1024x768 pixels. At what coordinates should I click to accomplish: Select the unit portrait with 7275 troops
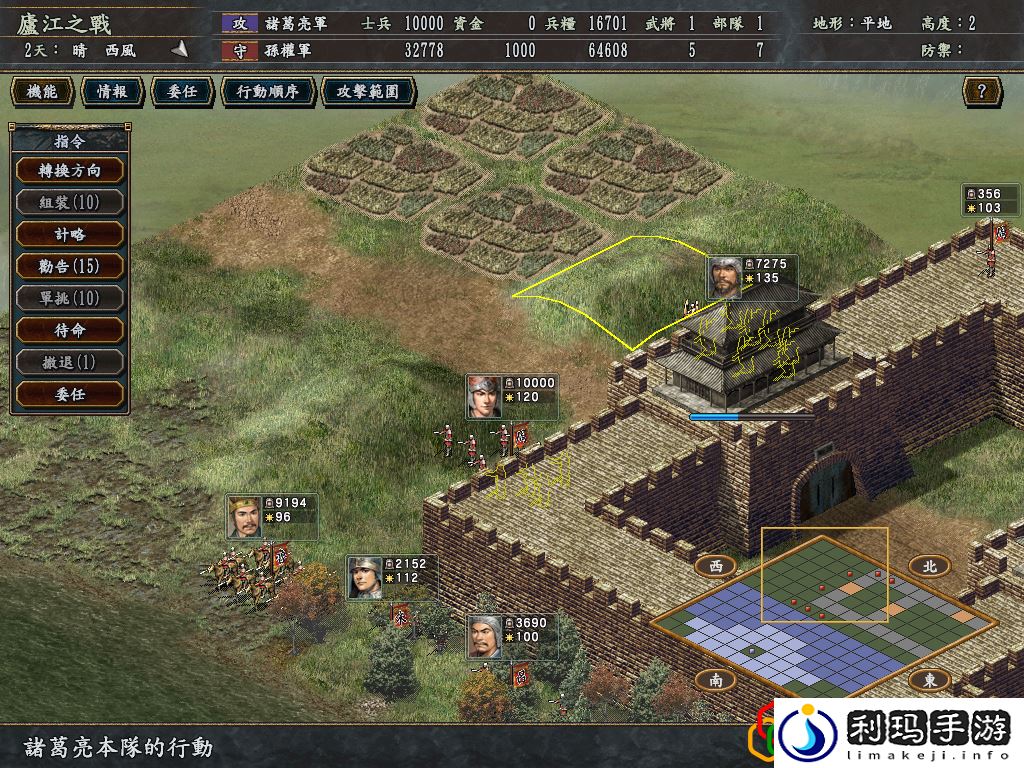(725, 277)
